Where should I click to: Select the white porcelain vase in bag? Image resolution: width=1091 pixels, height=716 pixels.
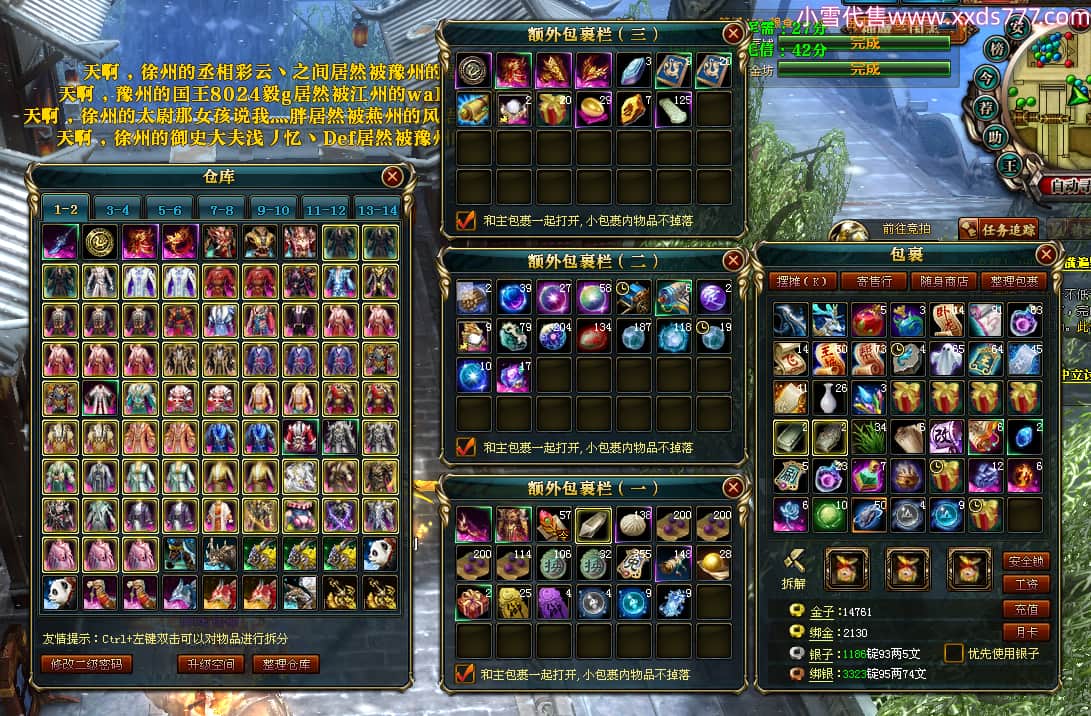[x=829, y=397]
